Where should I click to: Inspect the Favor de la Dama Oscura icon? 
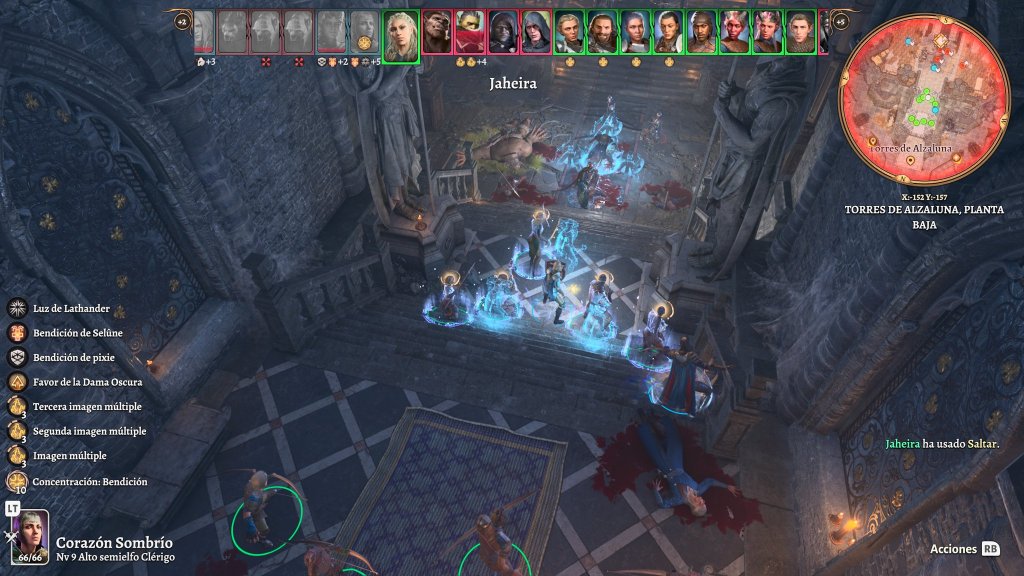point(17,382)
